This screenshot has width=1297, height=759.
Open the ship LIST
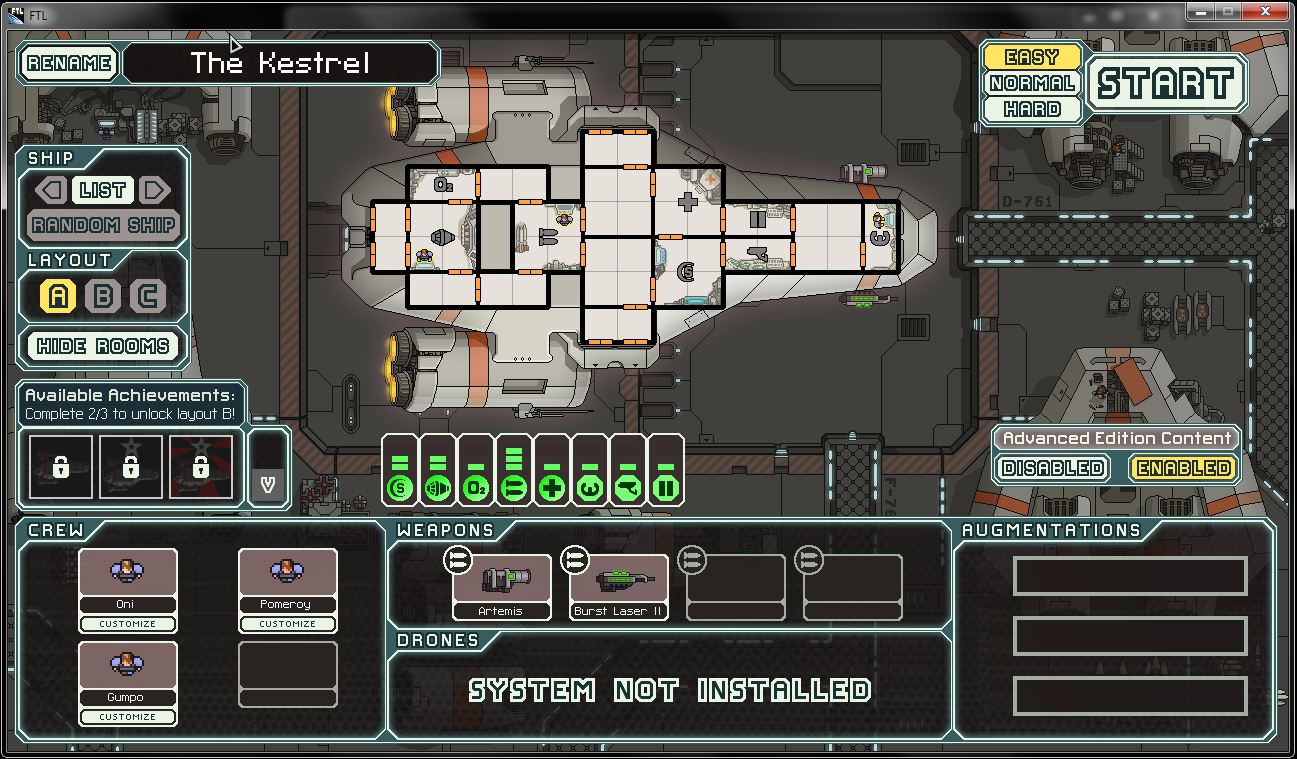pyautogui.click(x=103, y=190)
